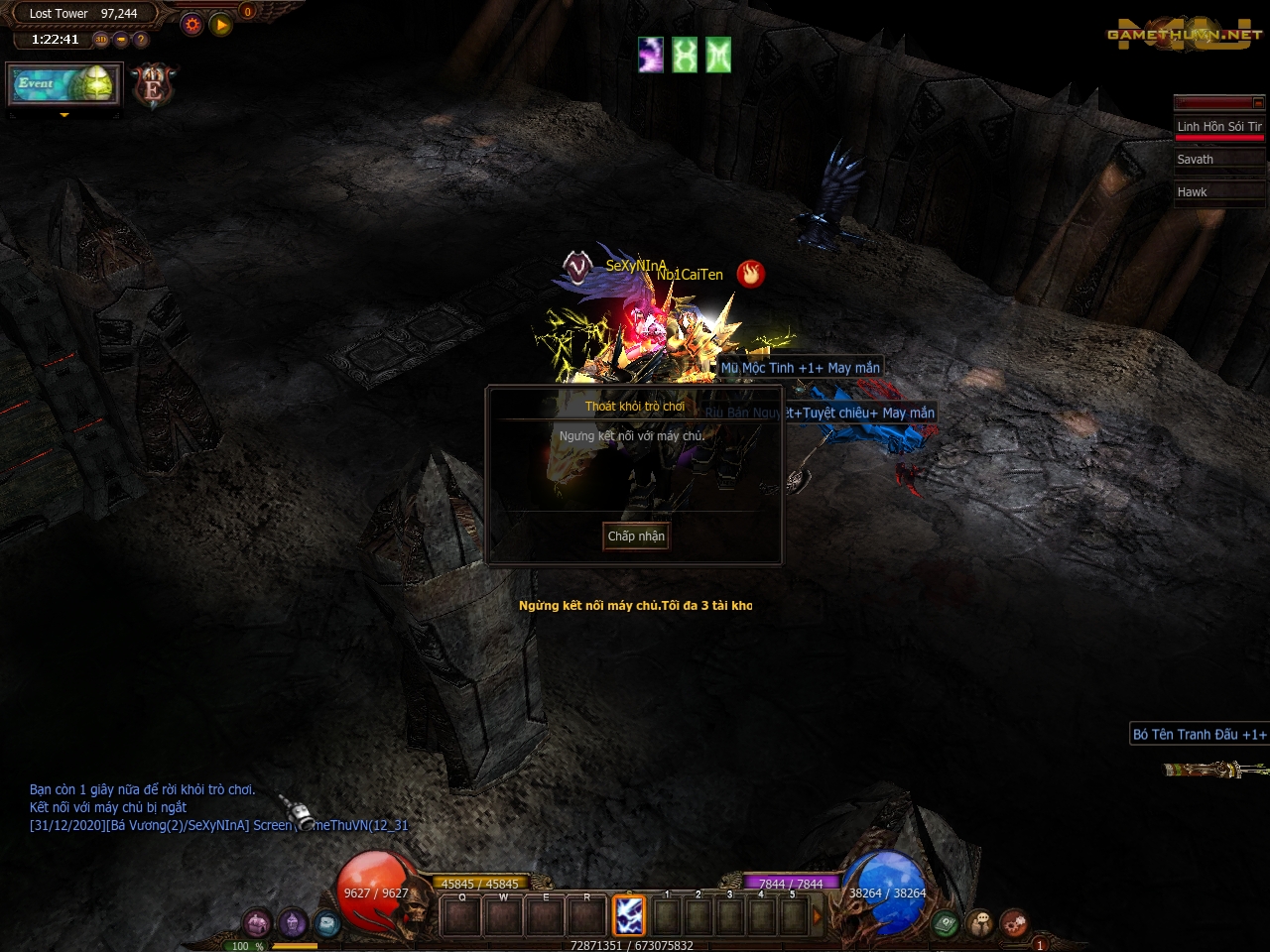Click the chat bubble NPC icon bottom-right
This screenshot has width=1270, height=952.
(980, 922)
